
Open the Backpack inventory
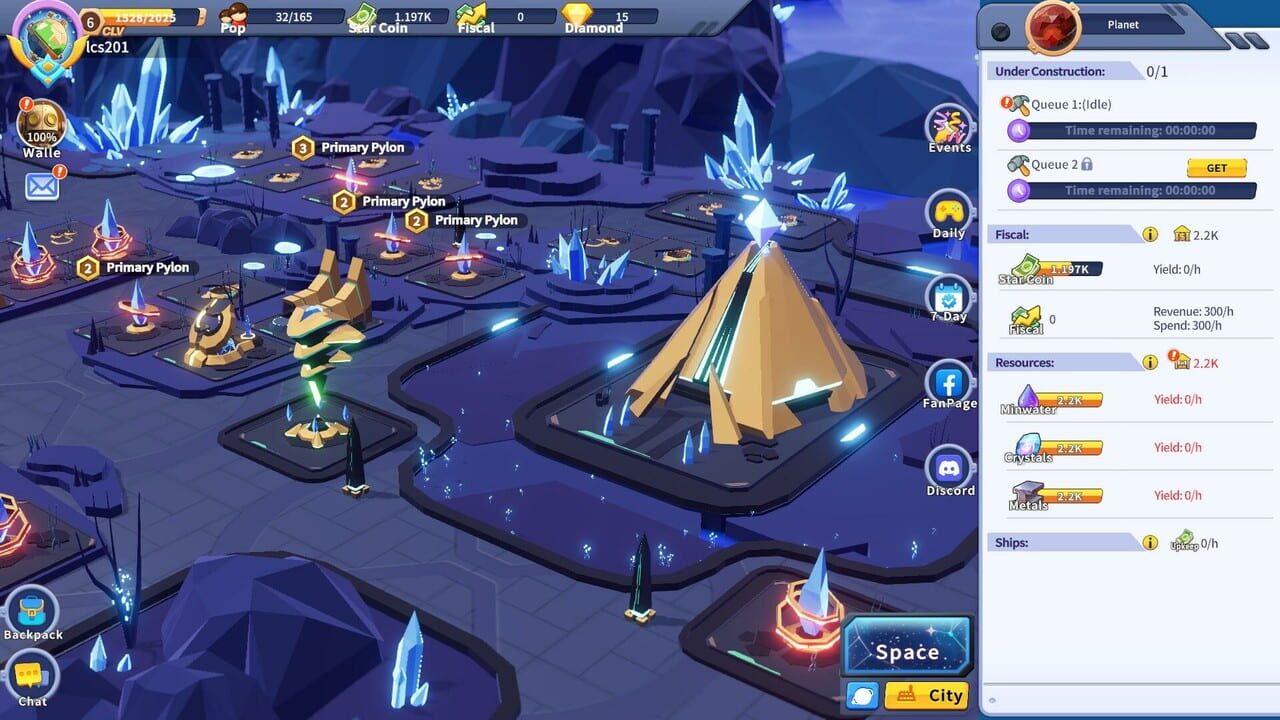[x=33, y=612]
